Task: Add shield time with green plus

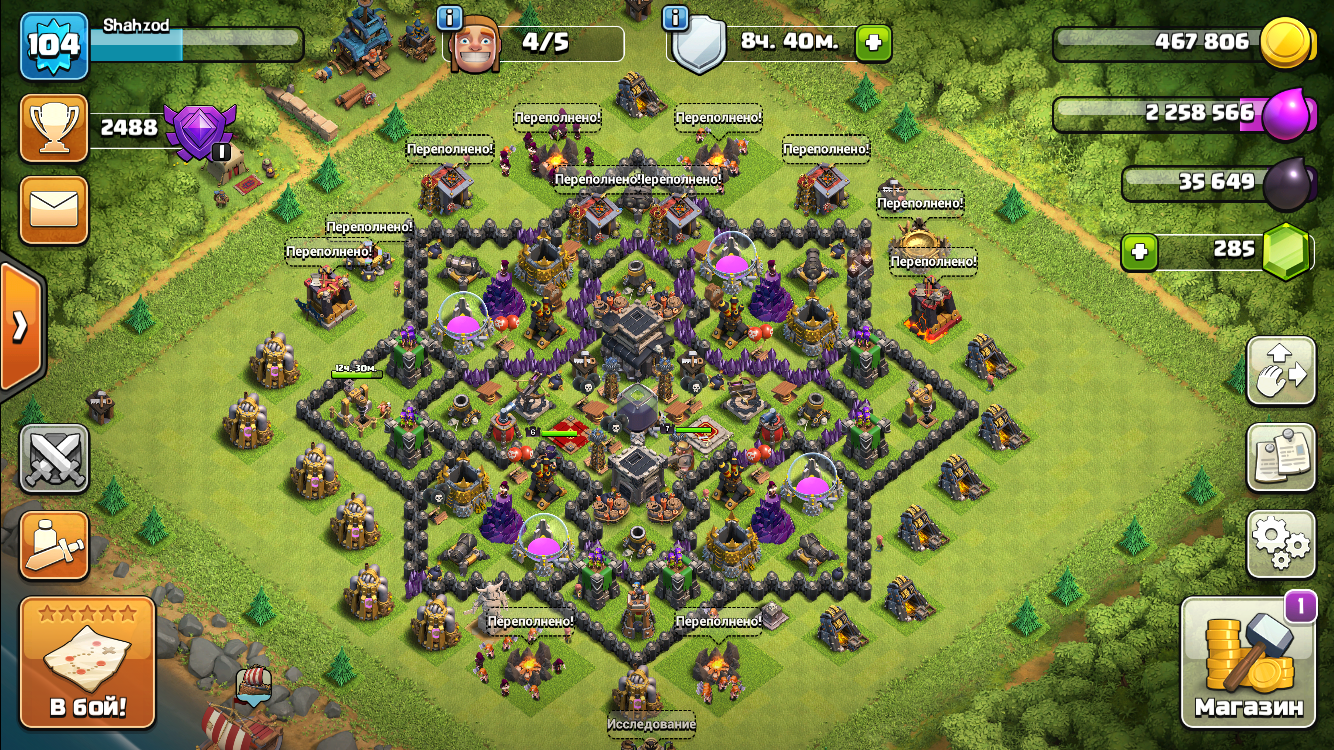Action: (873, 43)
